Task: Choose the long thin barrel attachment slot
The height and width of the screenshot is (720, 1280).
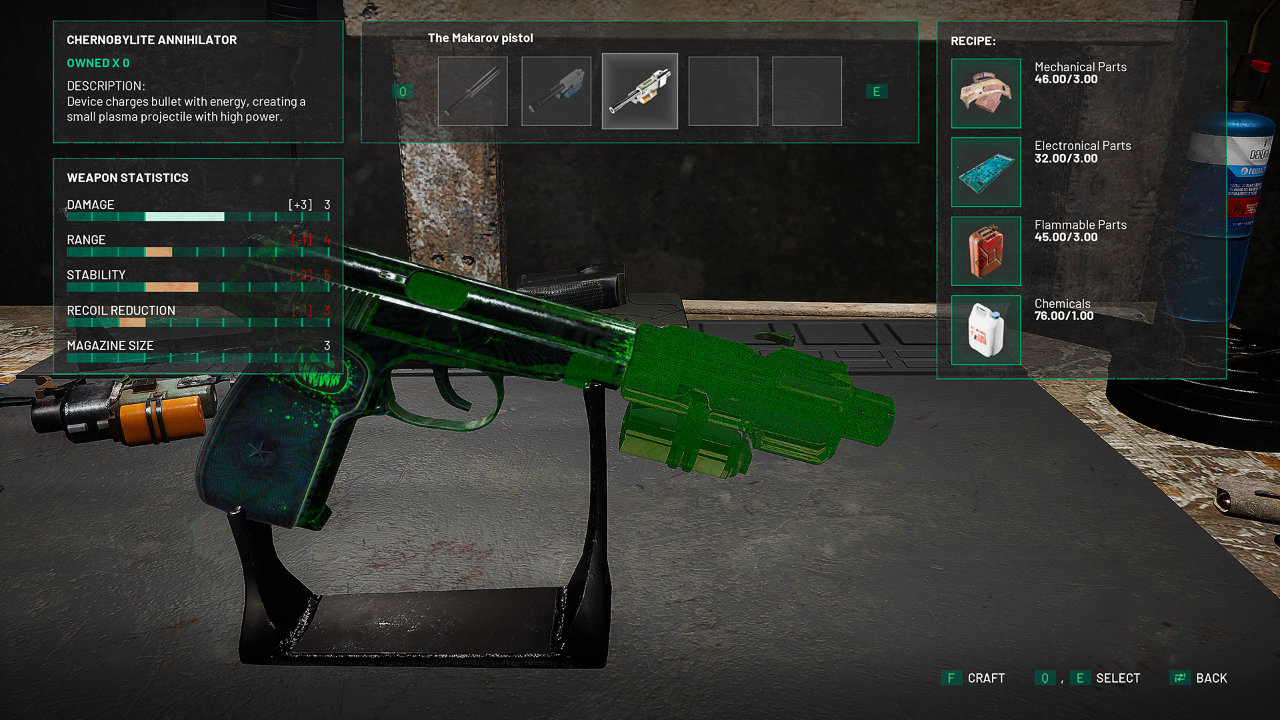Action: click(x=473, y=91)
